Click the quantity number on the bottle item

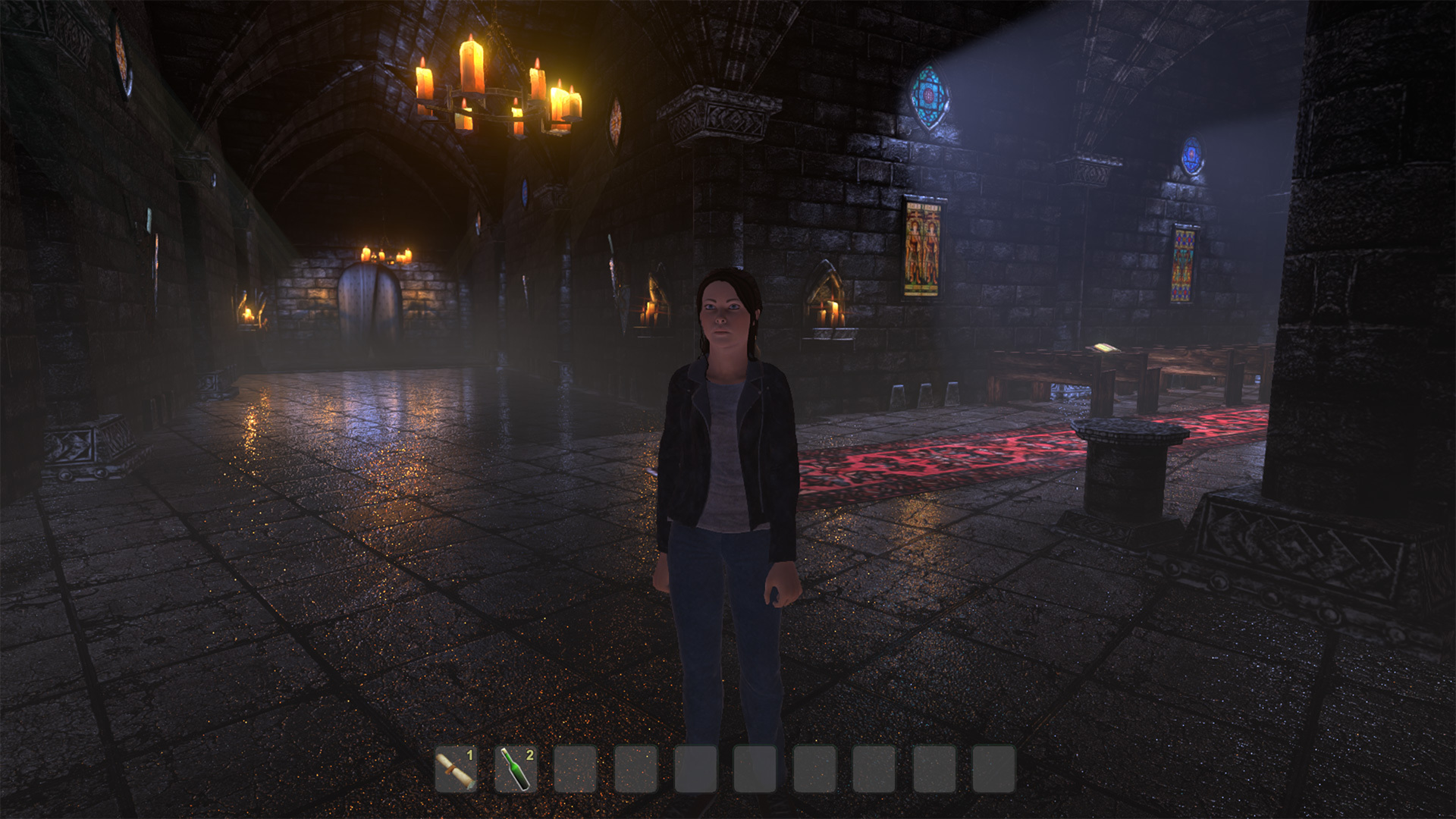pos(531,756)
